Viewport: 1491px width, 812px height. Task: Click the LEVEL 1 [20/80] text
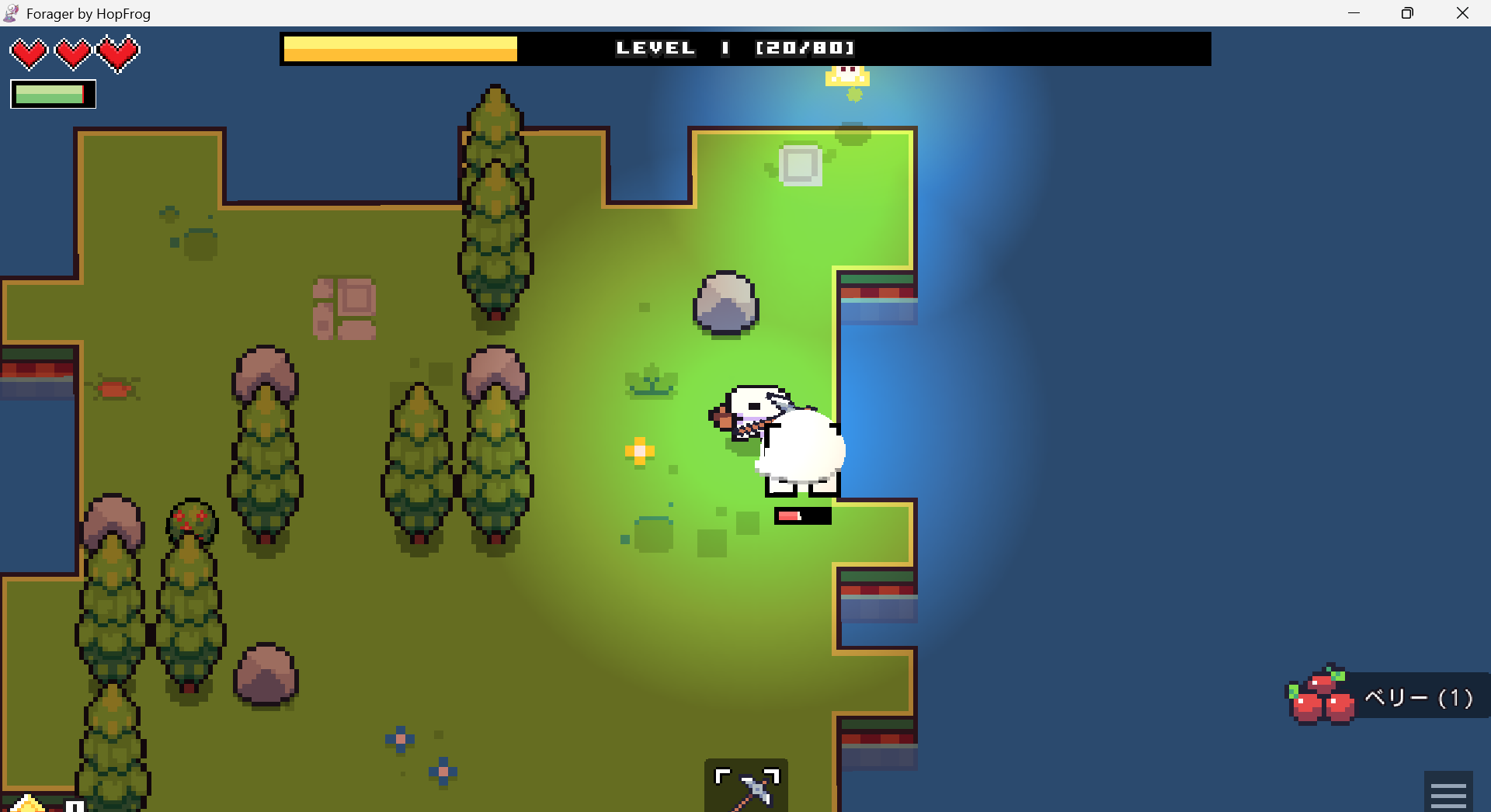734,47
